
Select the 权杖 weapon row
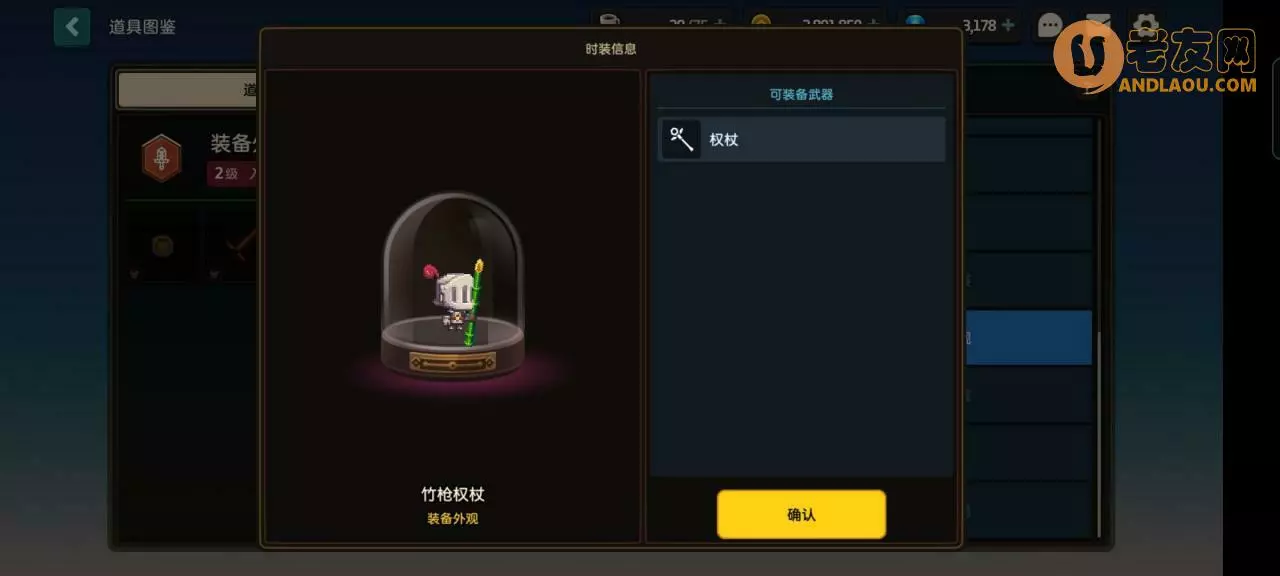click(x=801, y=139)
